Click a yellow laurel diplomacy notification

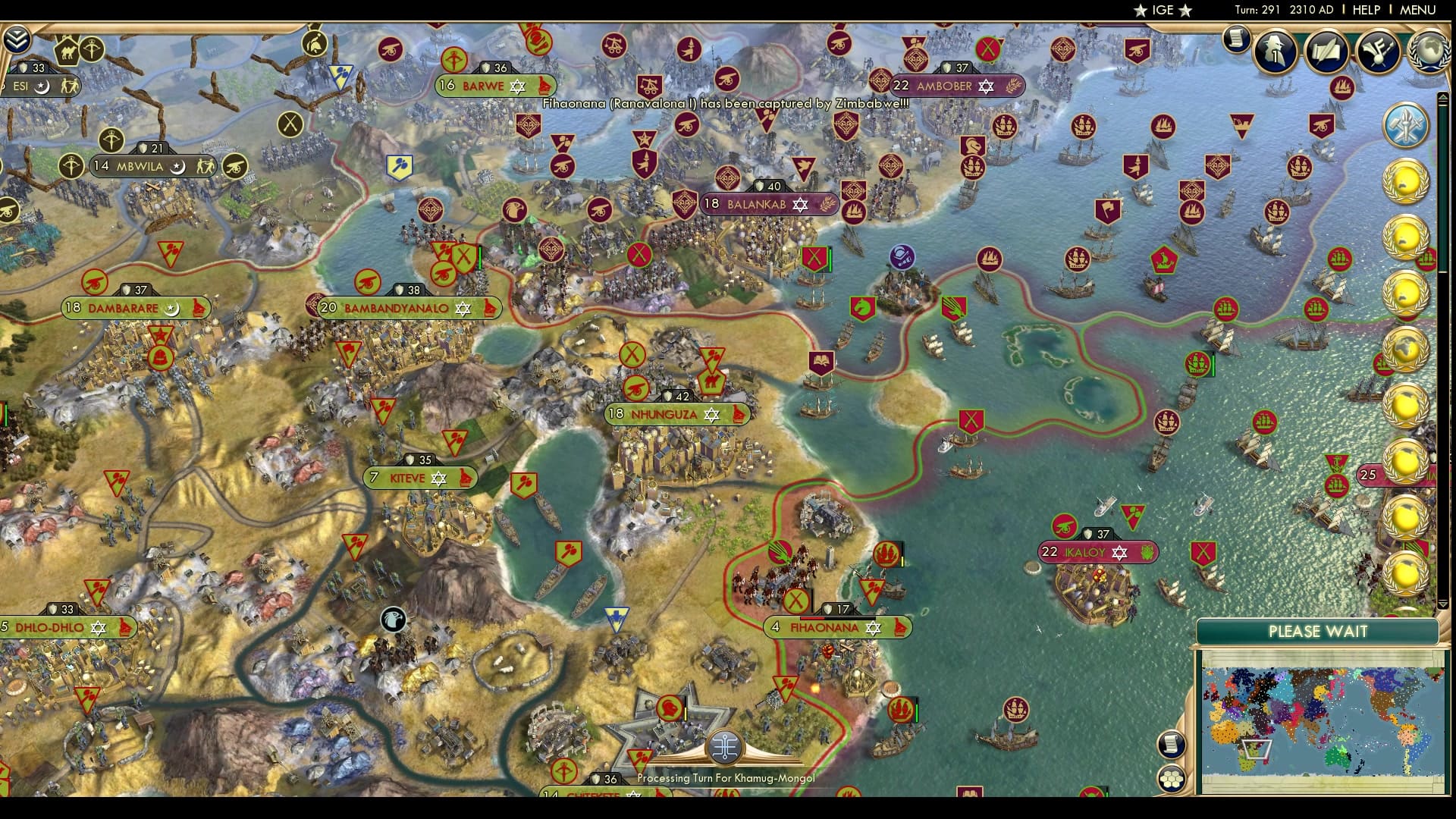pyautogui.click(x=1407, y=180)
